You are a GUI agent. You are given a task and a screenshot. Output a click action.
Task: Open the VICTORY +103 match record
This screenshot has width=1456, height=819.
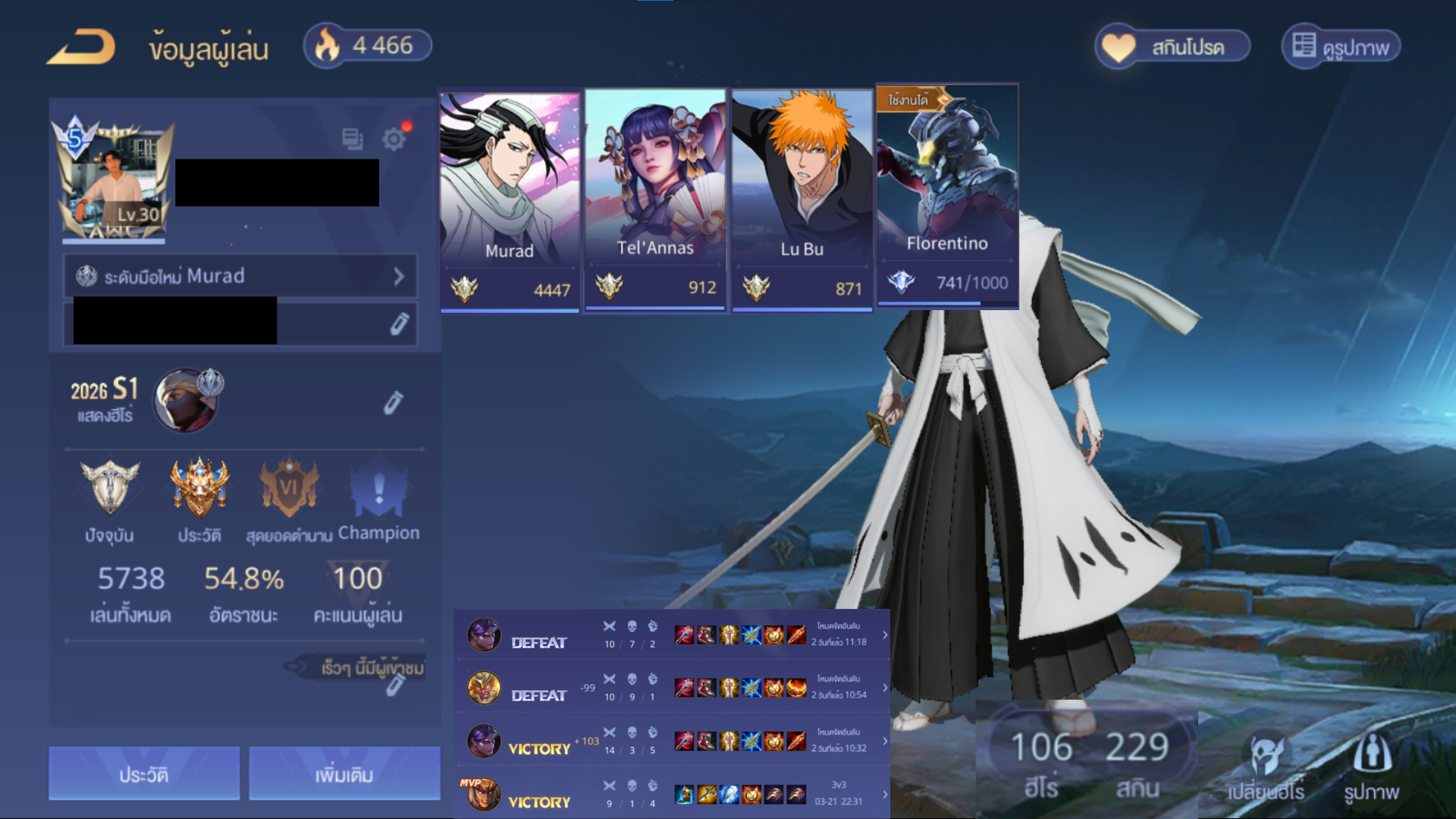click(x=671, y=741)
